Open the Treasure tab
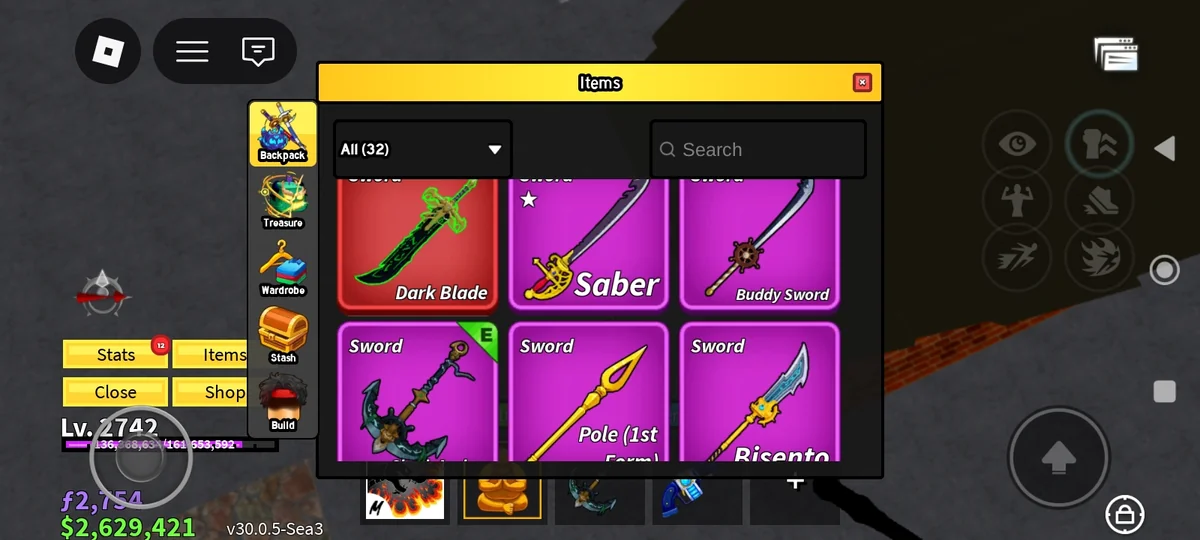The width and height of the screenshot is (1200, 540). (283, 201)
